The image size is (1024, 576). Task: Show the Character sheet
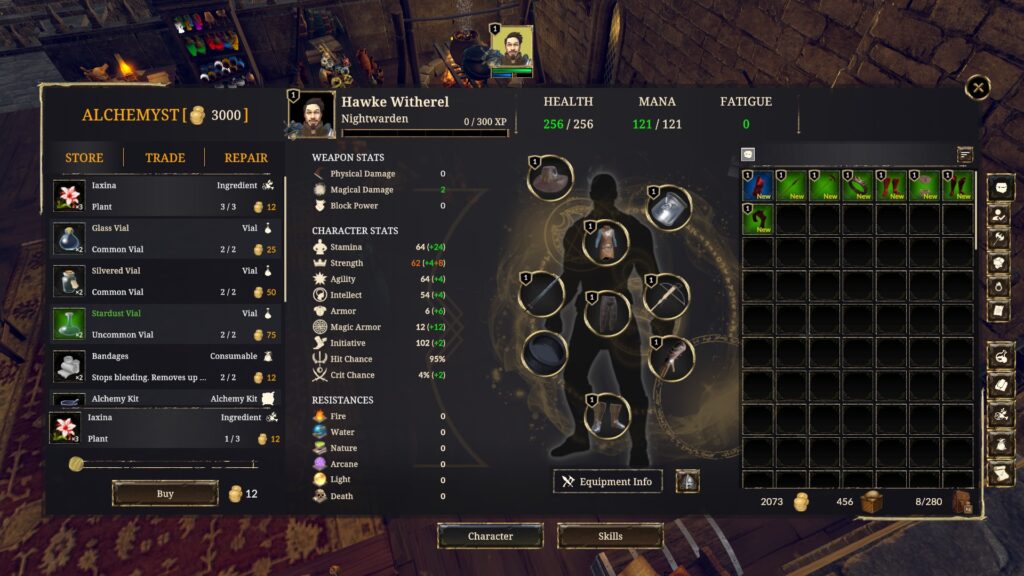point(490,536)
